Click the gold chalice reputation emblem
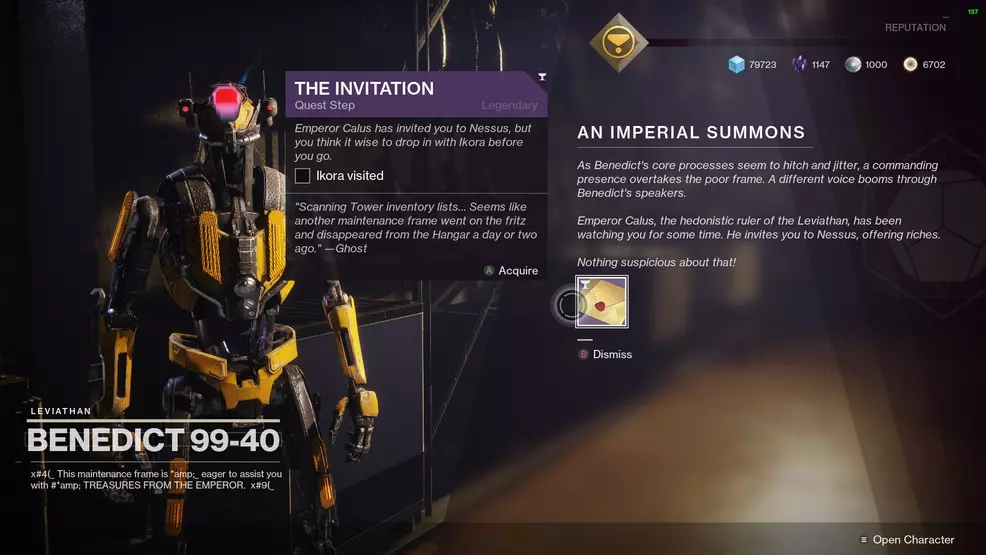The image size is (986, 555). pyautogui.click(x=619, y=42)
